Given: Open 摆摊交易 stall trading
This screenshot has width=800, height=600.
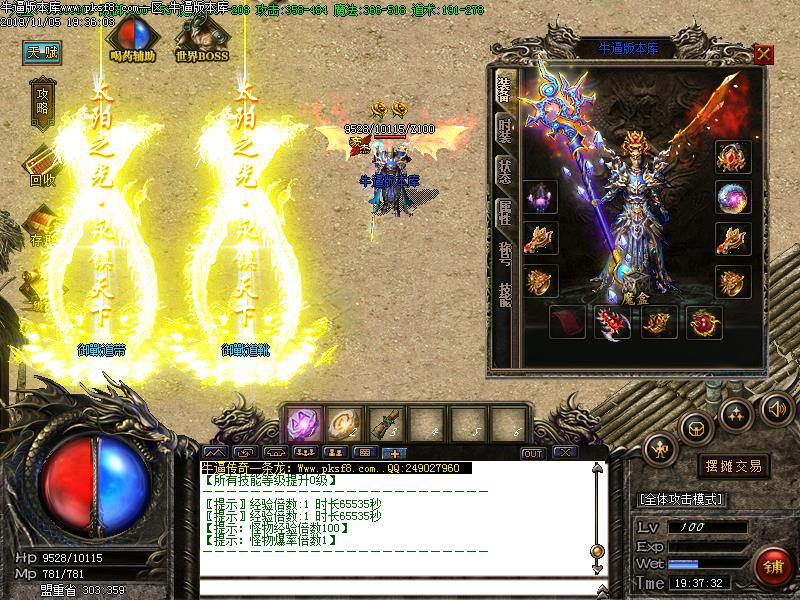Looking at the screenshot, I should (733, 466).
